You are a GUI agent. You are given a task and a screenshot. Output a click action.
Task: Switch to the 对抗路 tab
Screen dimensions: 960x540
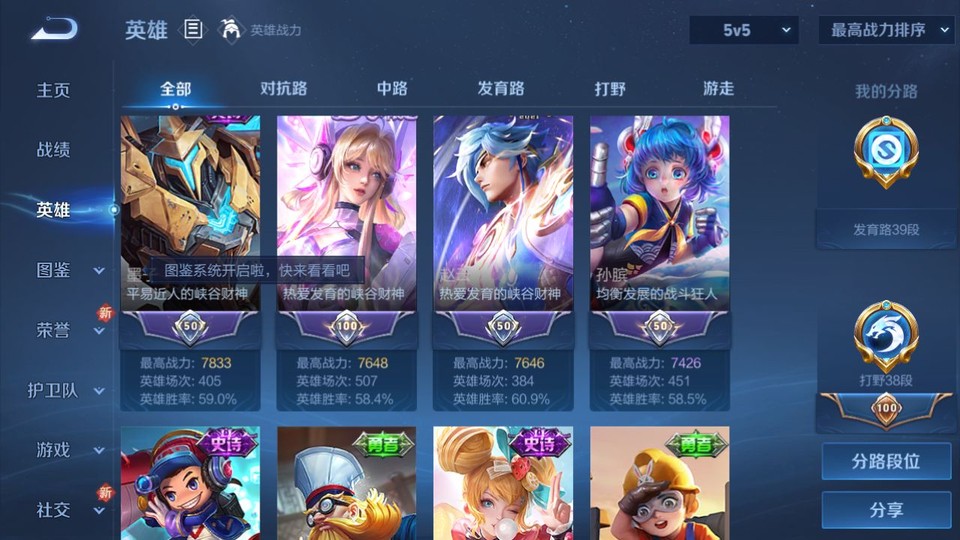pyautogui.click(x=283, y=88)
